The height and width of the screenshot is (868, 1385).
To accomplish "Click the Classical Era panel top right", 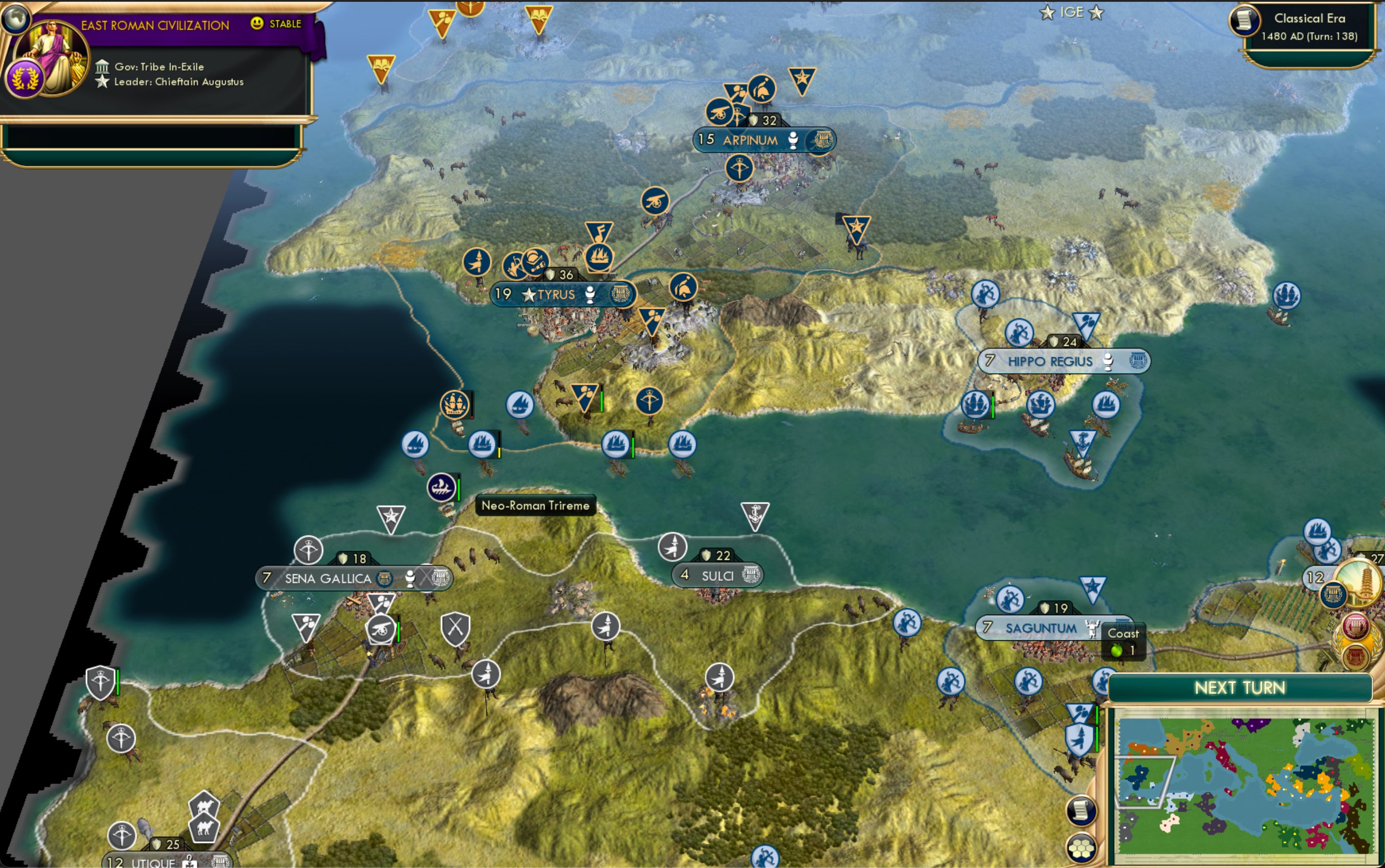I will click(x=1309, y=26).
